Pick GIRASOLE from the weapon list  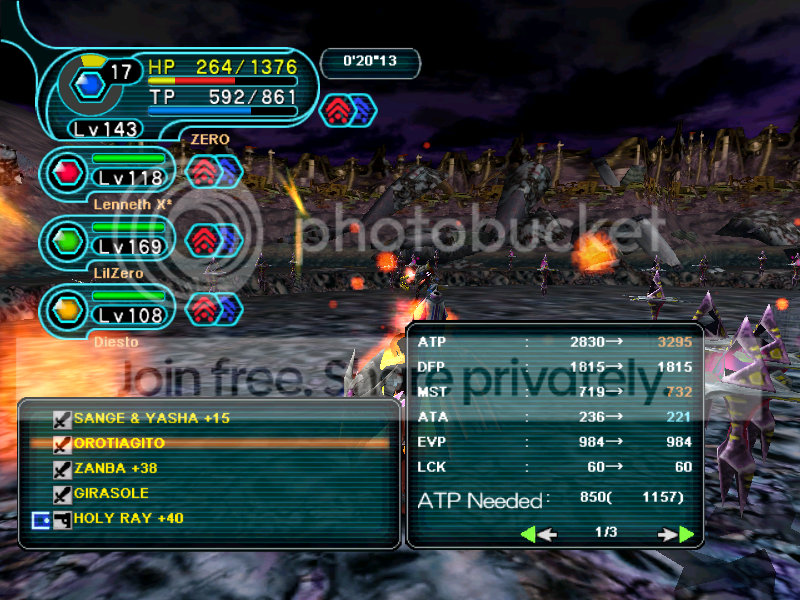click(x=112, y=493)
